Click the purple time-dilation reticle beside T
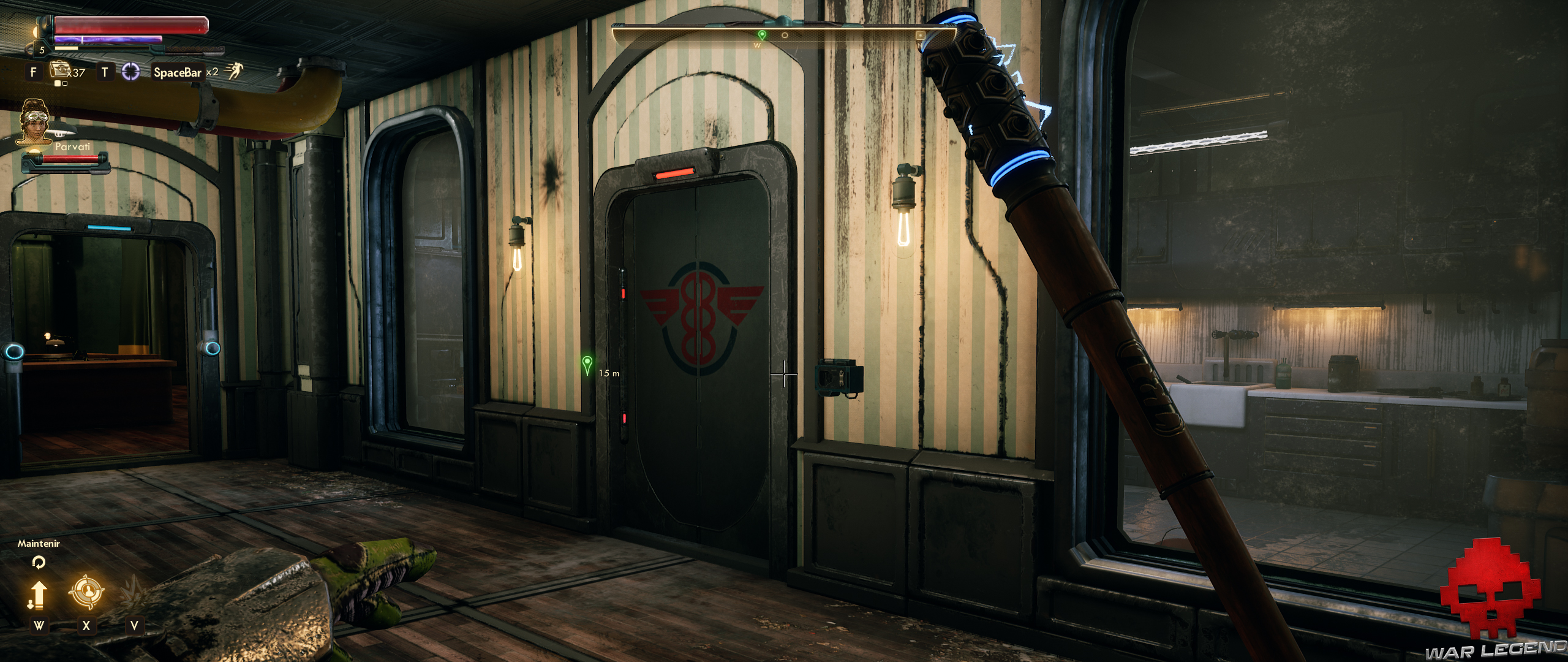This screenshot has height=662, width=1568. pos(131,72)
